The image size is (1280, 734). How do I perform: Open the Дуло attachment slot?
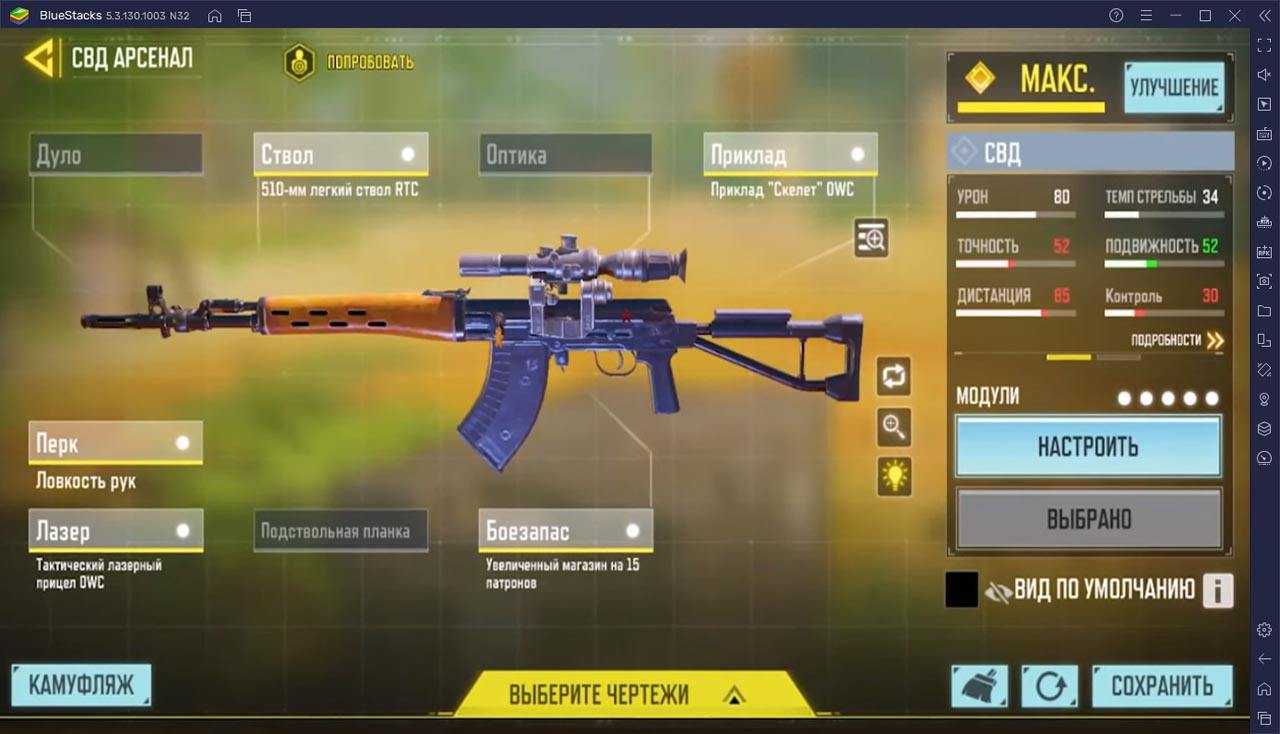116,155
